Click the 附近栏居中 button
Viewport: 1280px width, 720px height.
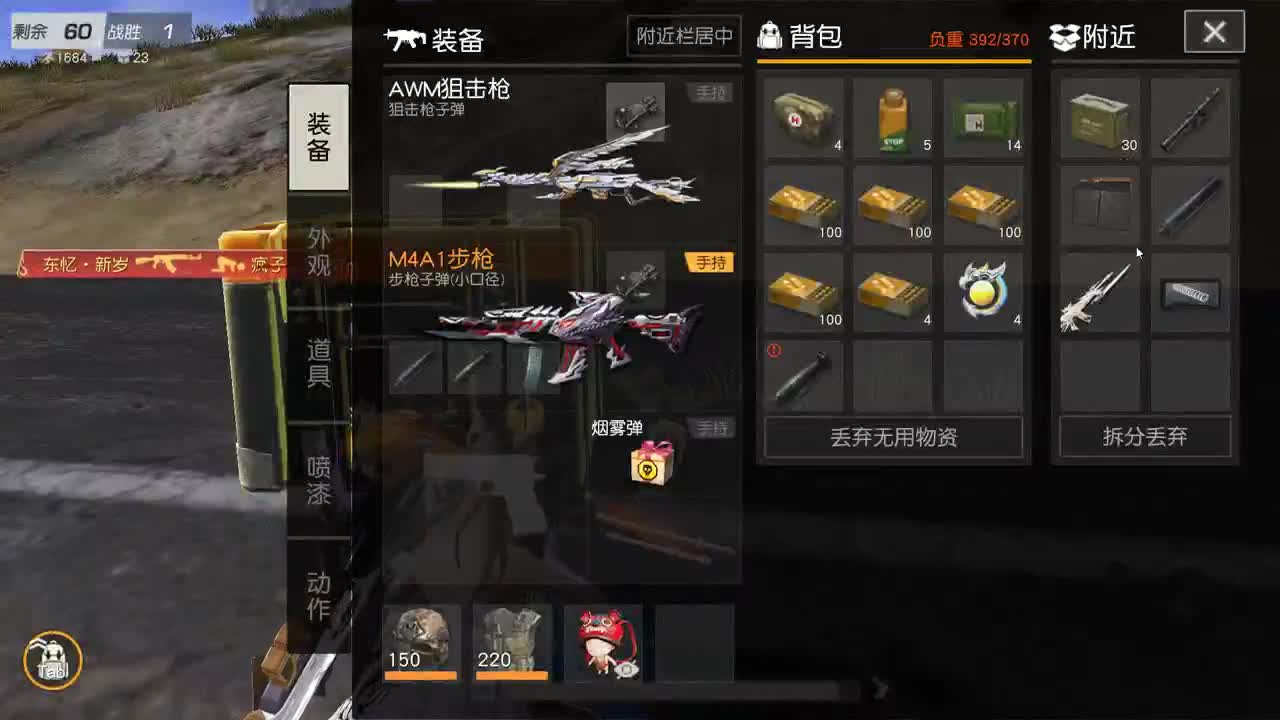pyautogui.click(x=683, y=35)
